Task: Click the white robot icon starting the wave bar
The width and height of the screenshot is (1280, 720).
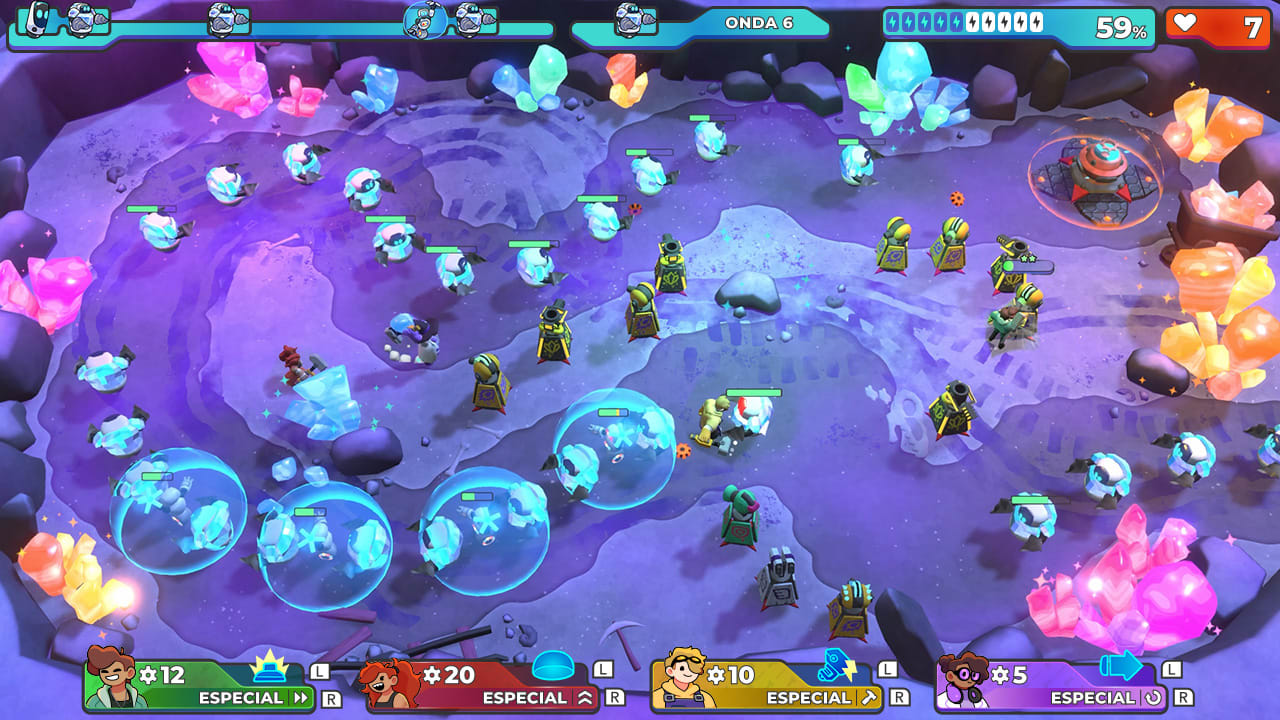Action: (x=38, y=17)
